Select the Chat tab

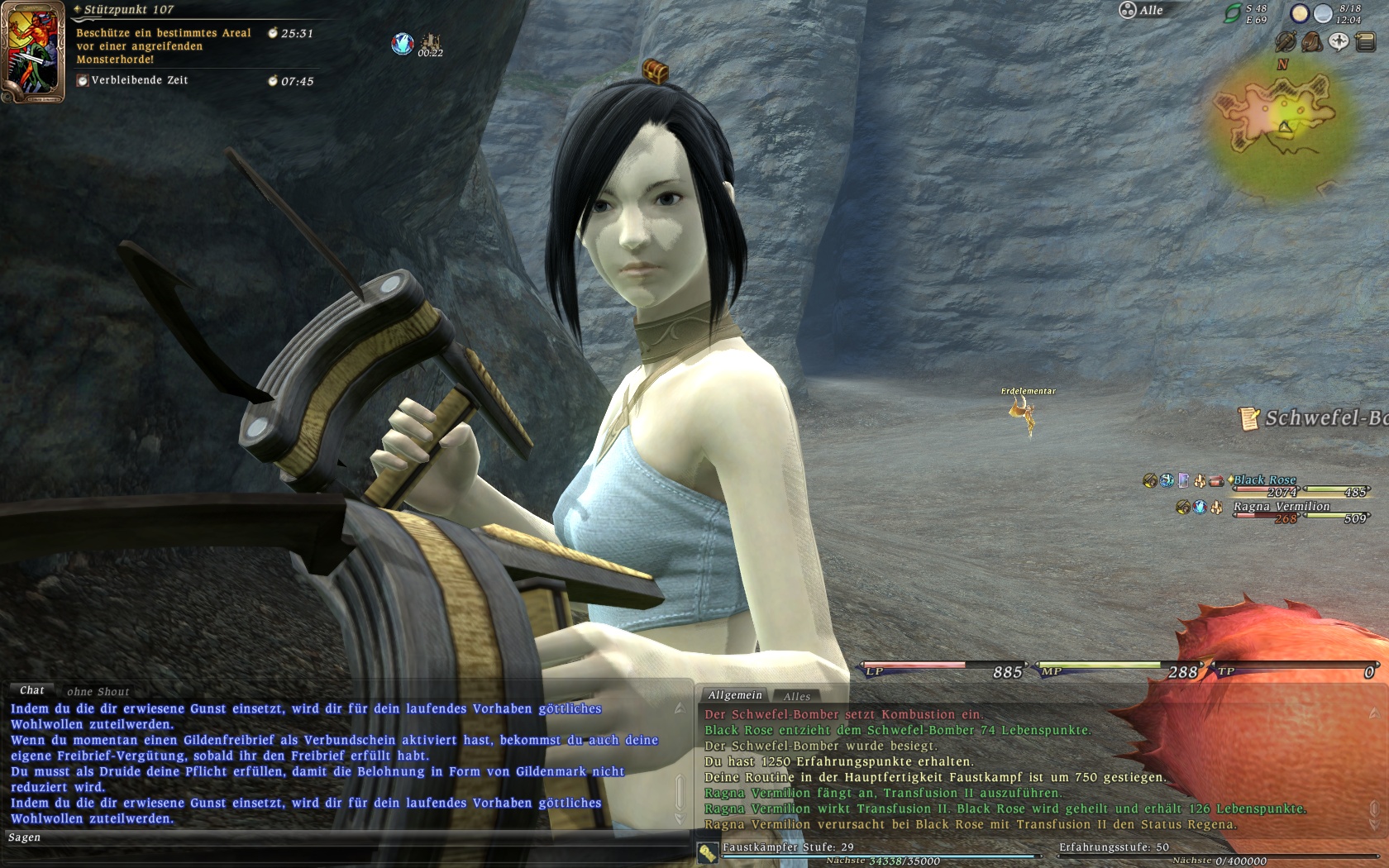click(32, 690)
